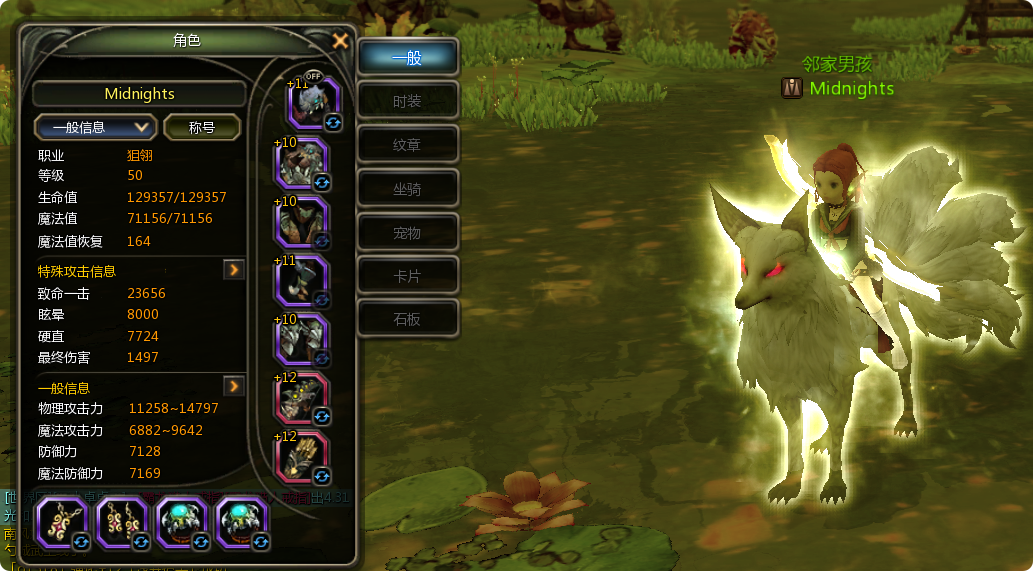Click the 称号 title button

pos(202,127)
